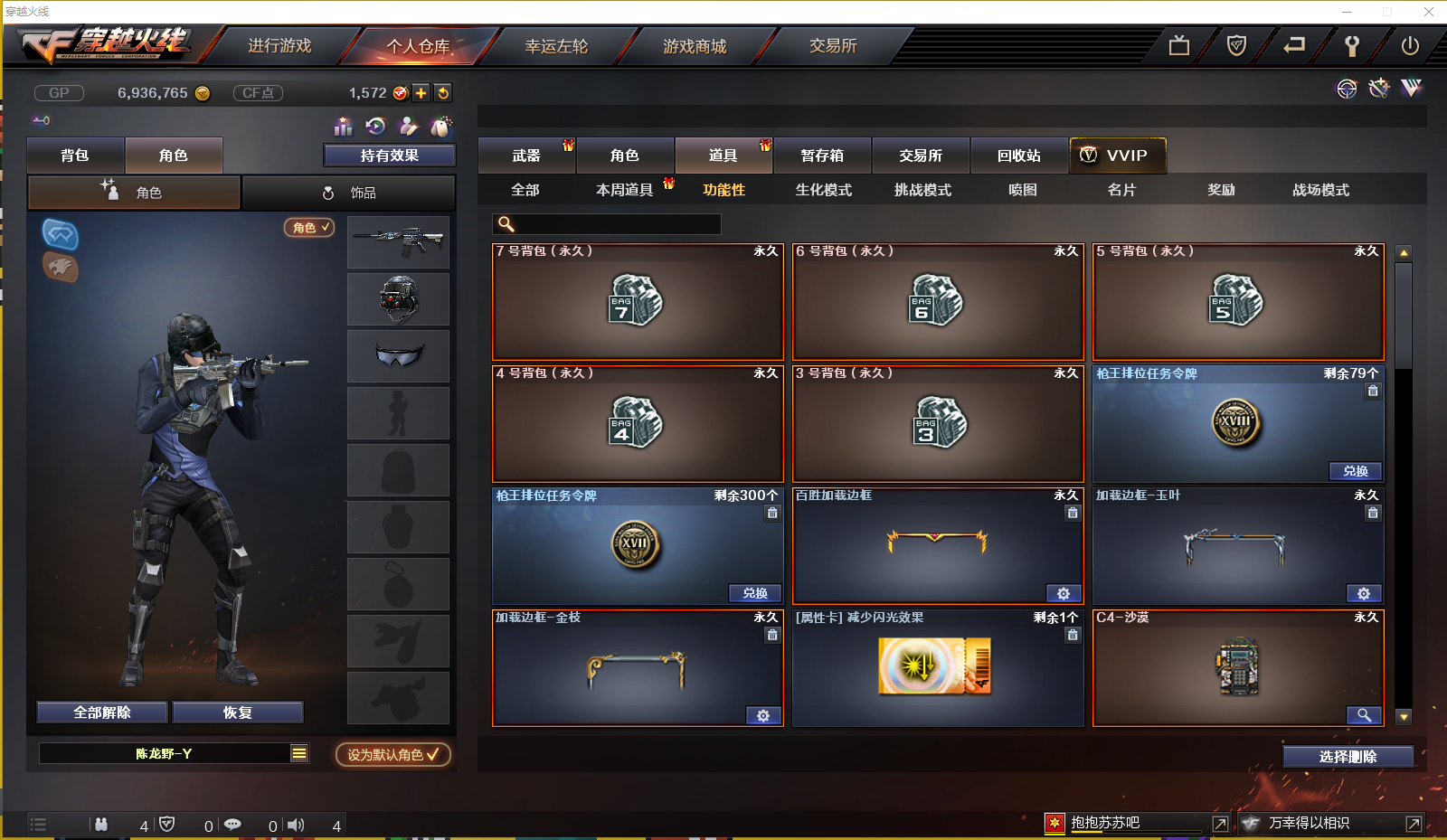This screenshot has width=1447, height=840.
Task: Click the search input field above the item grid
Action: [x=606, y=222]
